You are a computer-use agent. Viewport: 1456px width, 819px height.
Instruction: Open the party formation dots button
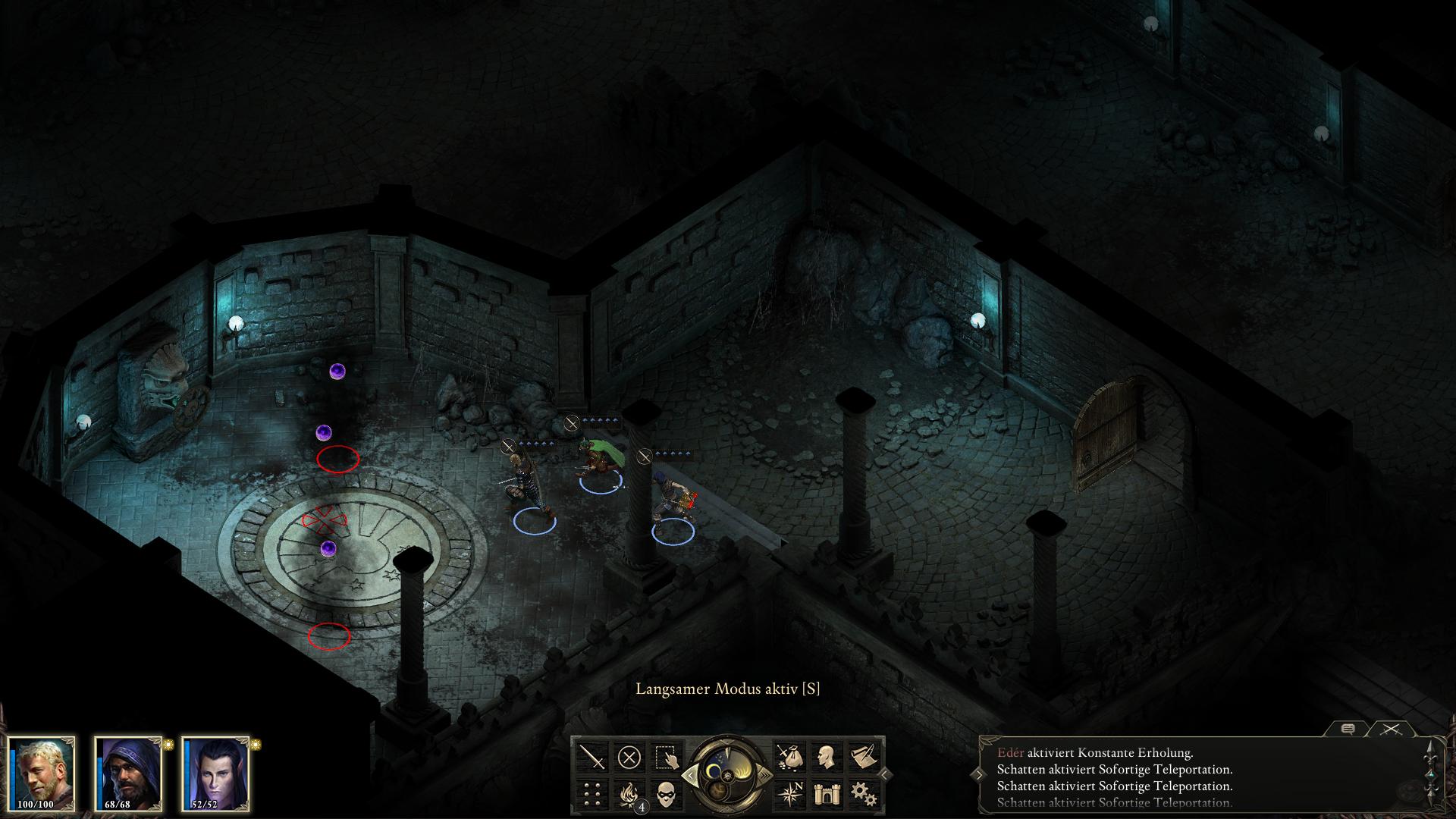[592, 793]
